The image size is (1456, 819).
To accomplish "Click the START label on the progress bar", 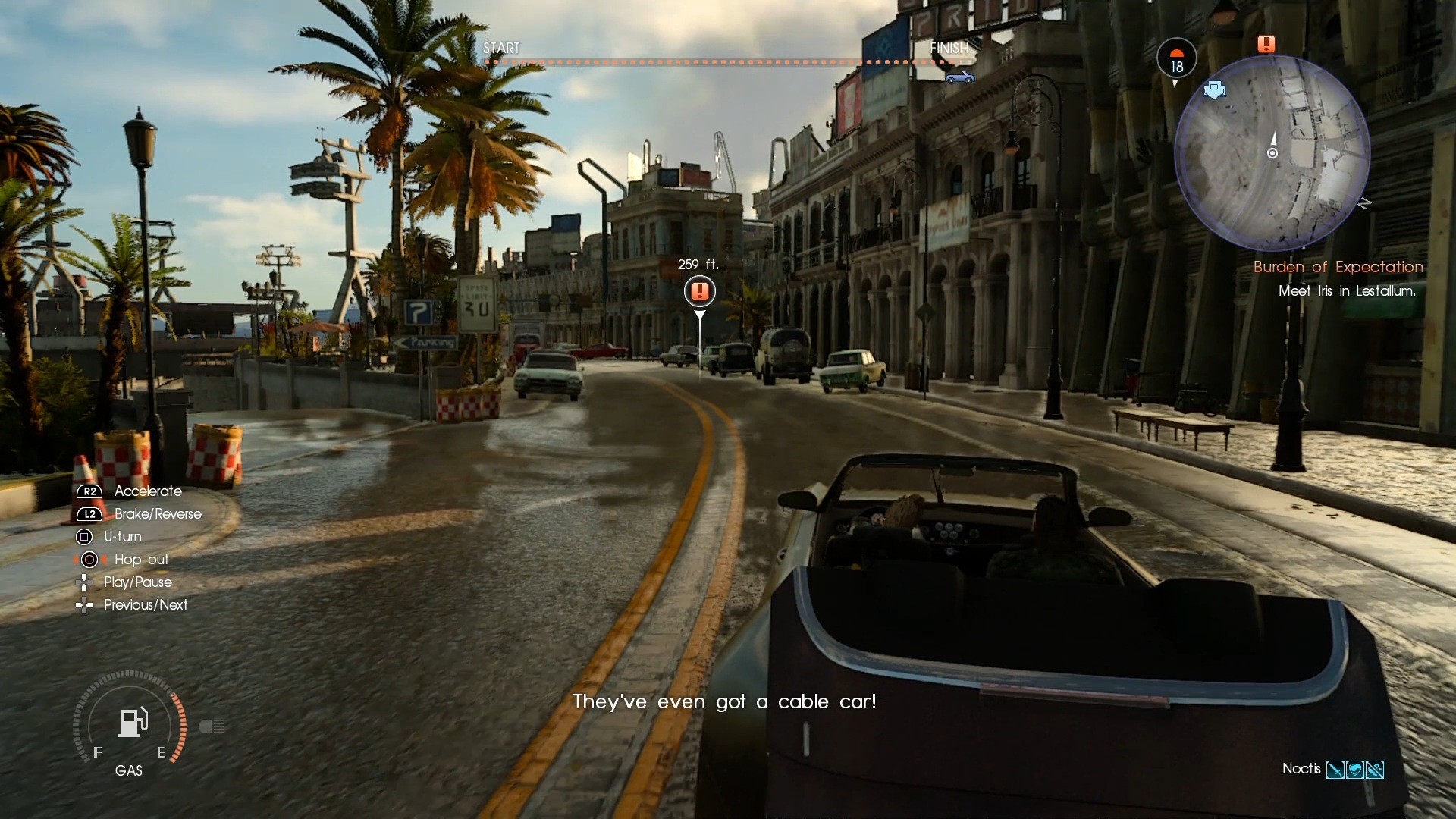I will pos(501,48).
